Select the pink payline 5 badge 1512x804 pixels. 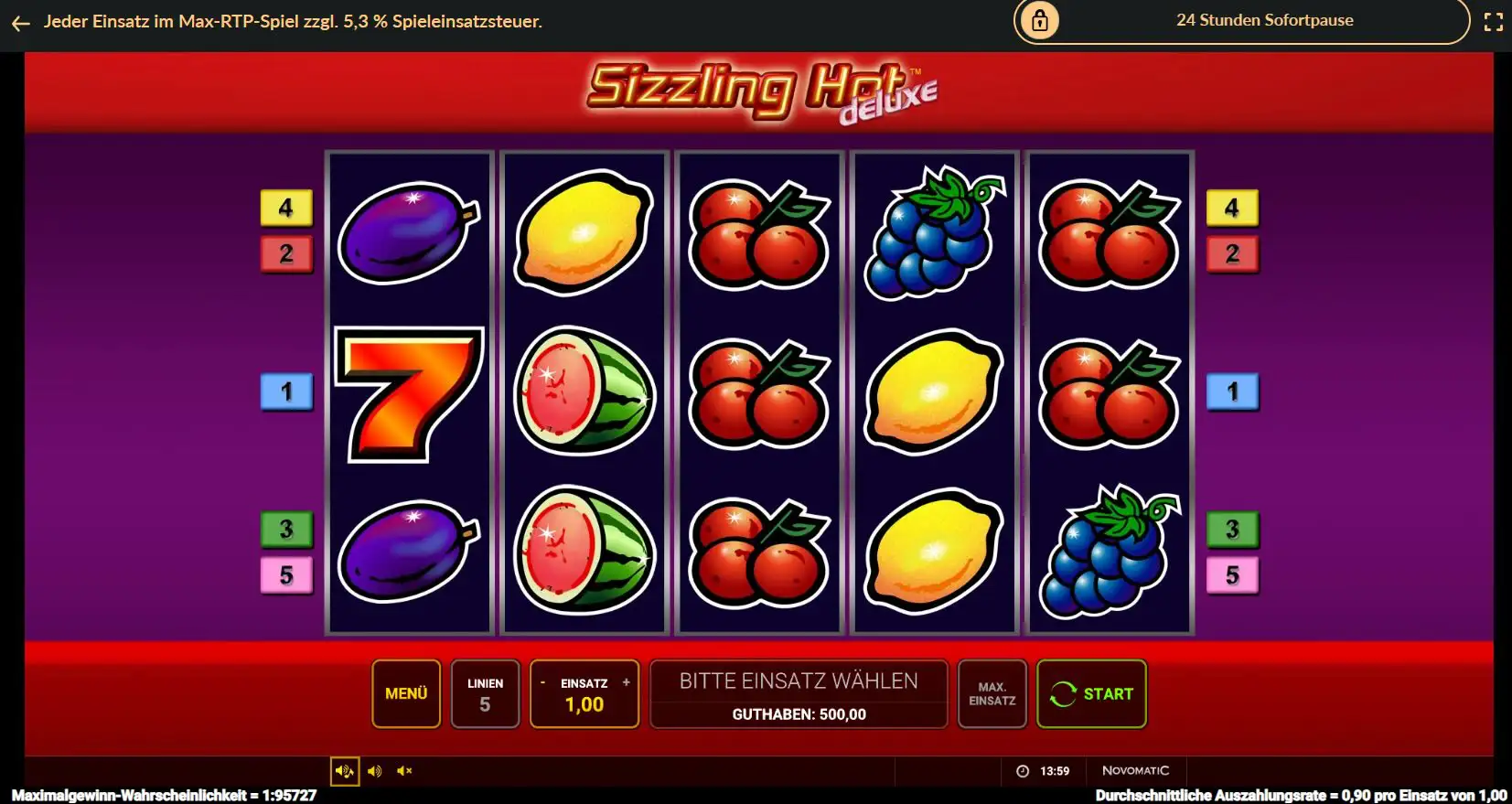point(287,574)
